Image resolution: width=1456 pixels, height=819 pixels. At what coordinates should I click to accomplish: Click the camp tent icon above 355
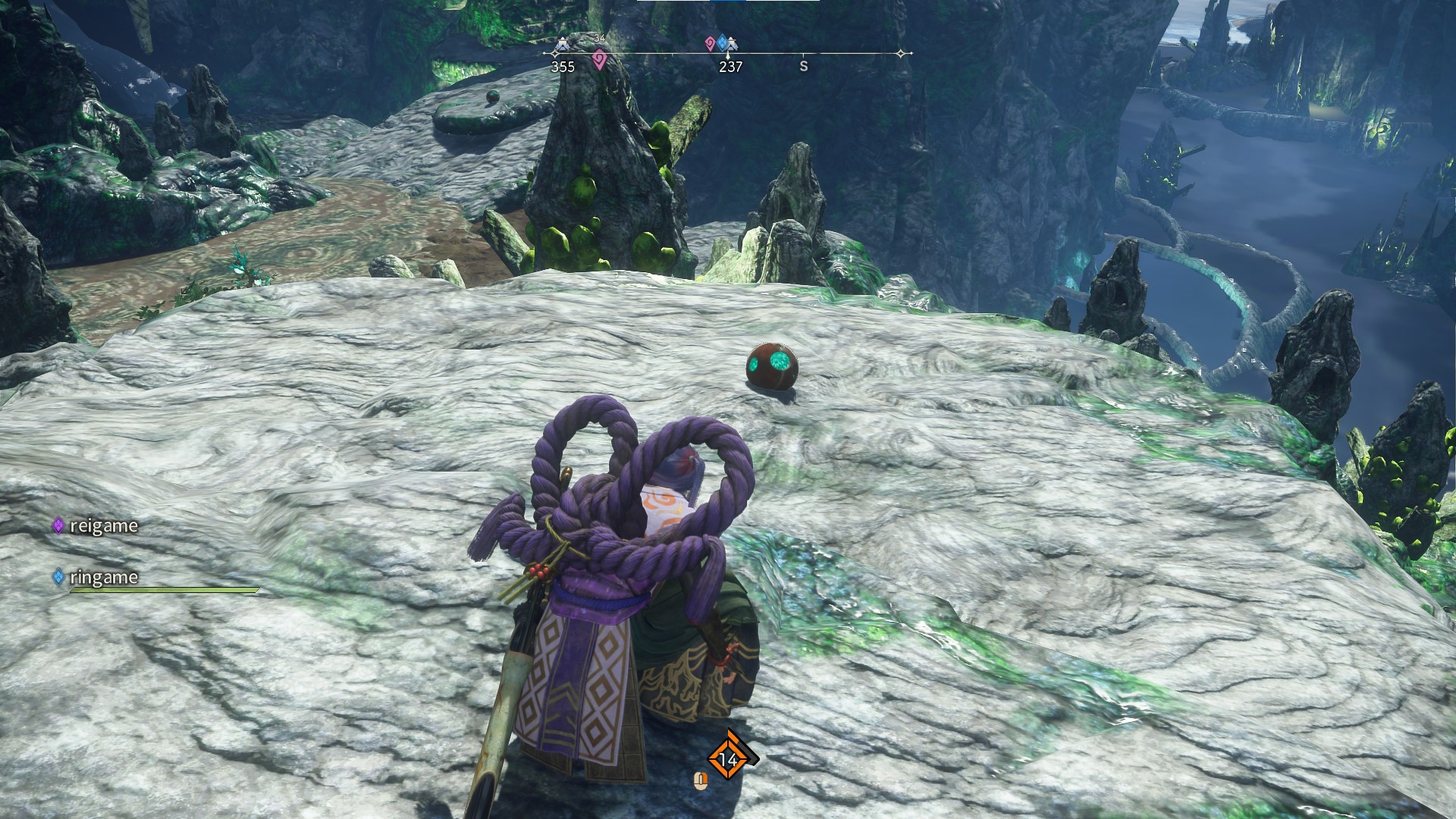click(x=562, y=45)
